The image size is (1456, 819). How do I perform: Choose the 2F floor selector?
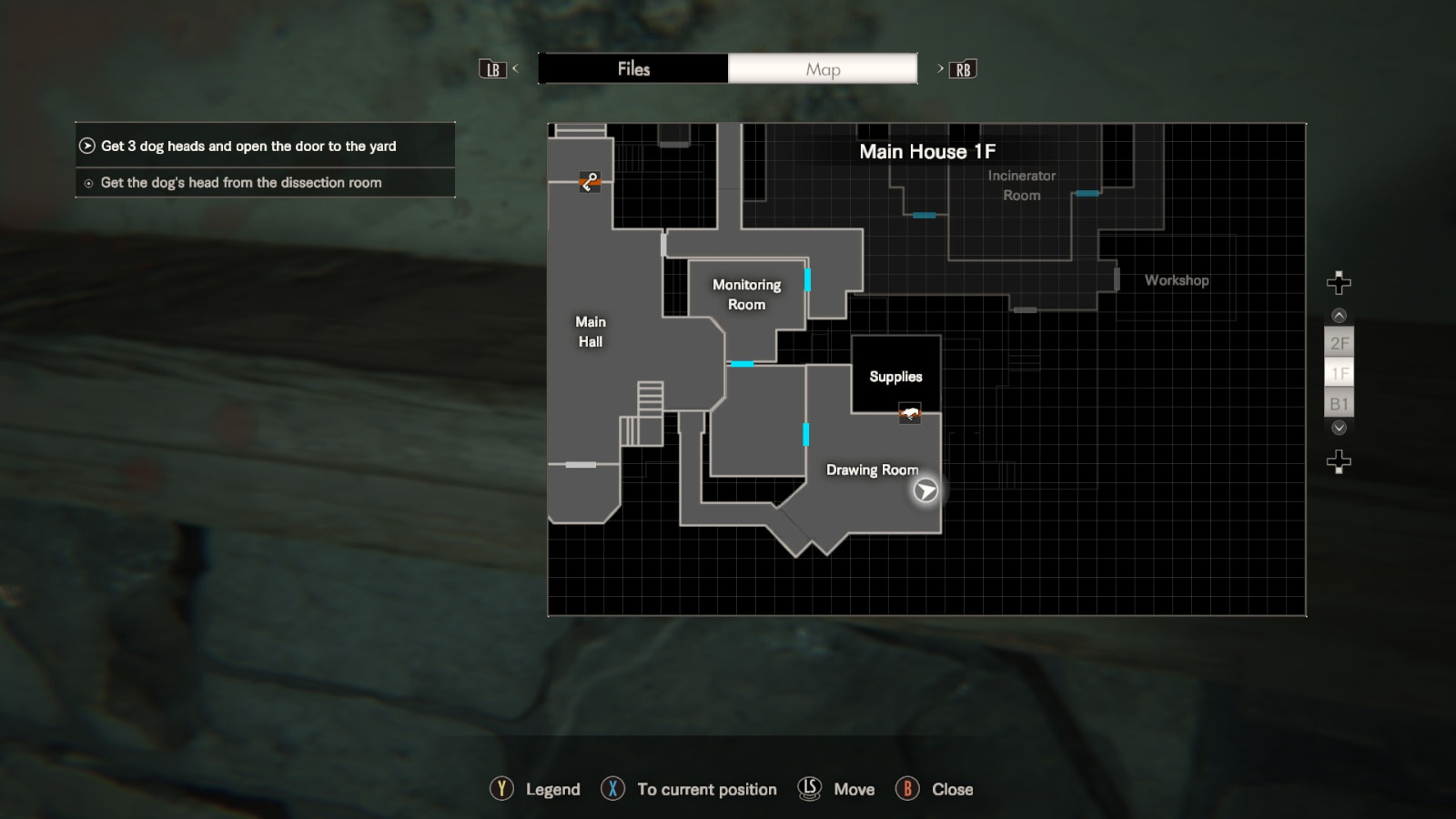click(x=1339, y=343)
